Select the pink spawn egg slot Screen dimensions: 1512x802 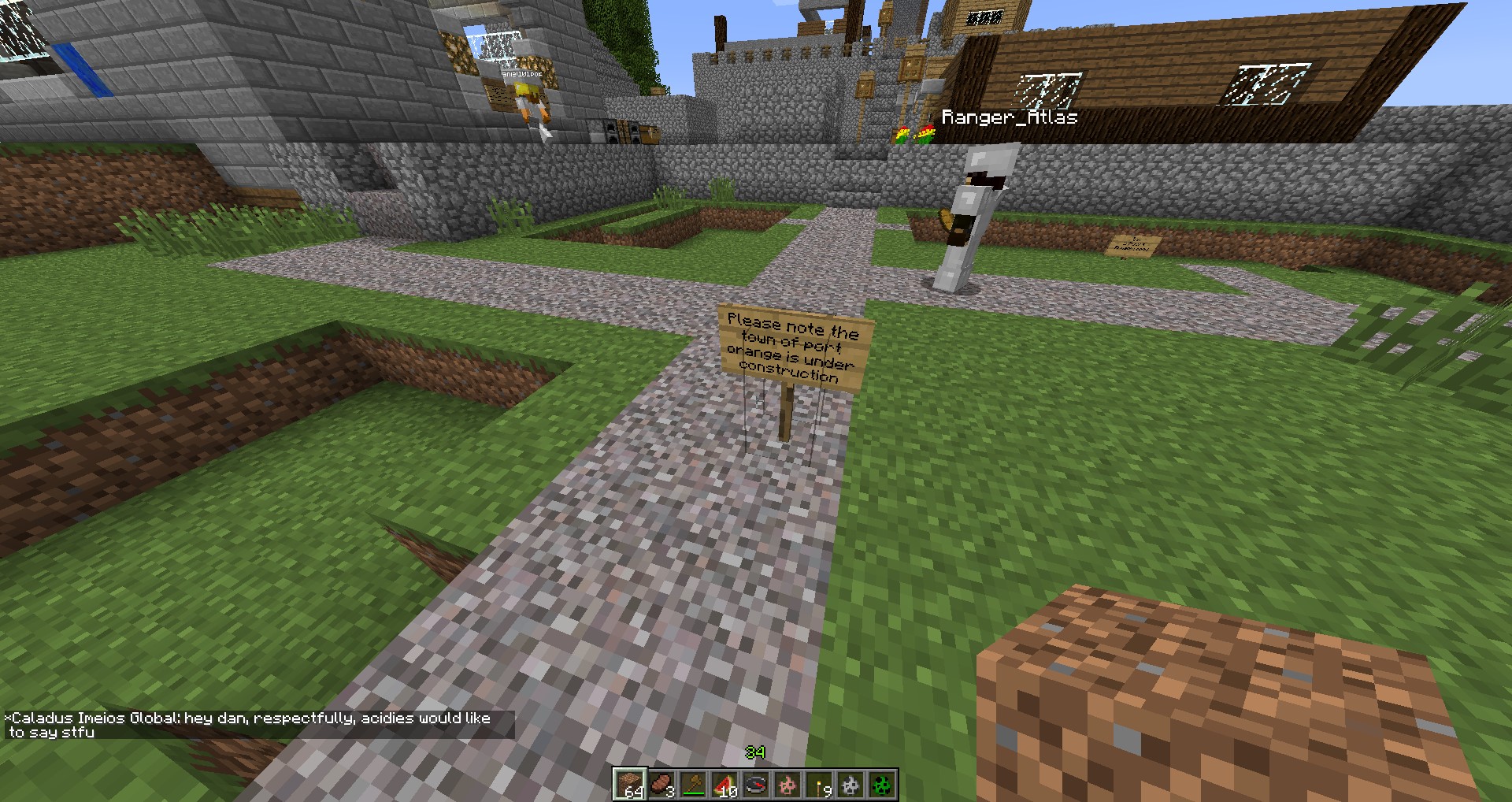787,785
